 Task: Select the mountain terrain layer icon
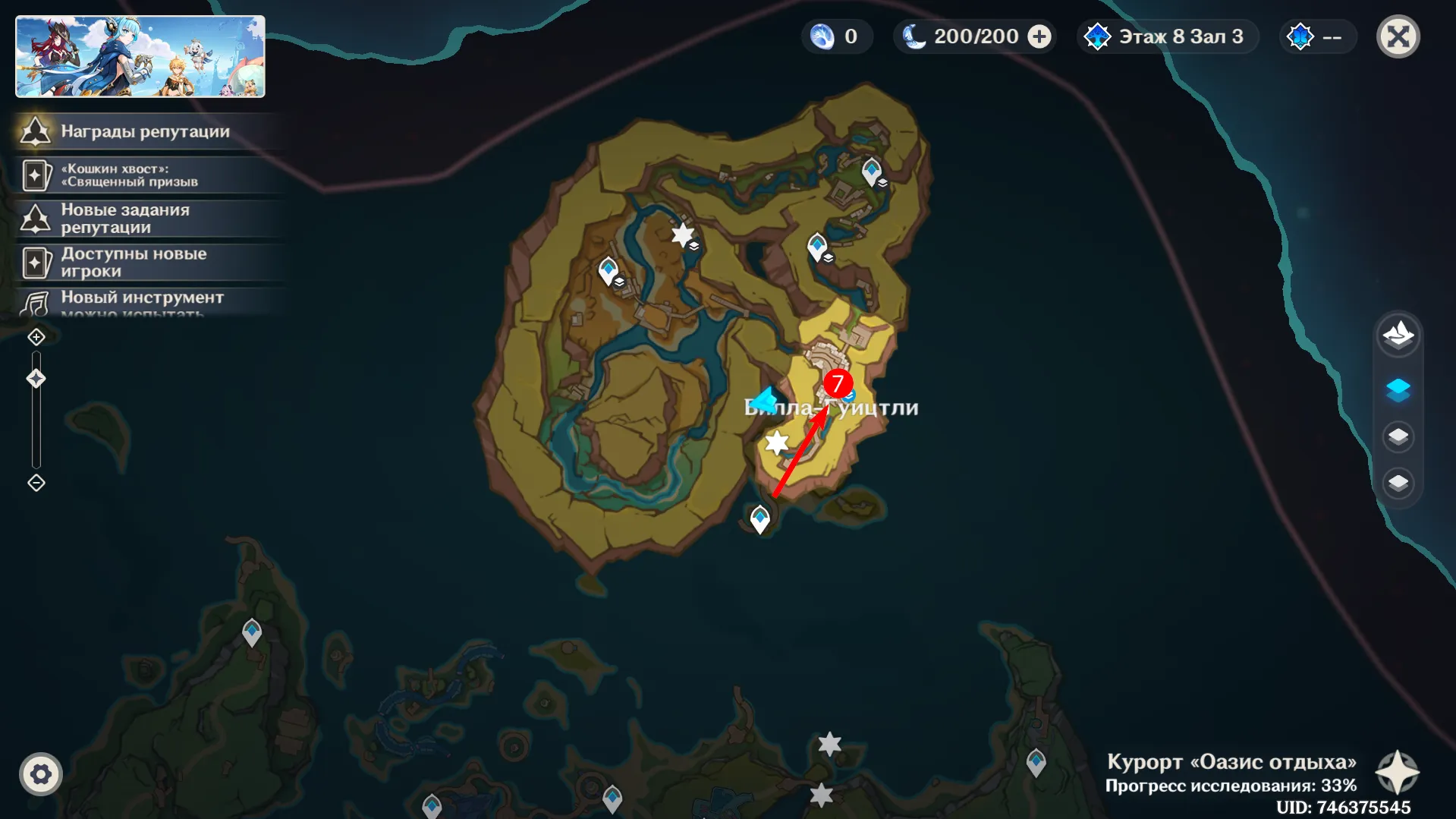click(x=1399, y=335)
